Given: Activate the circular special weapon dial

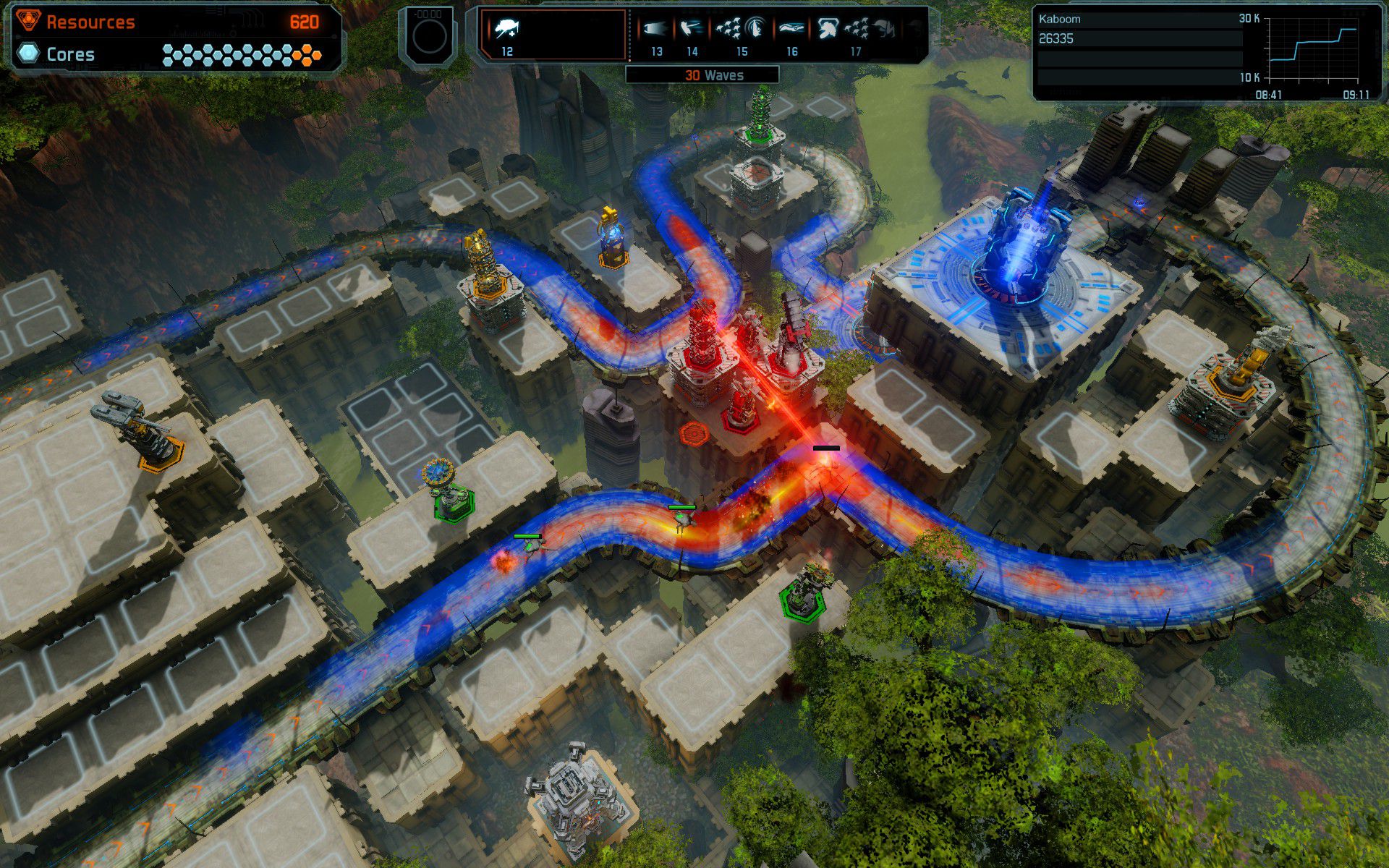Looking at the screenshot, I should coord(429,37).
